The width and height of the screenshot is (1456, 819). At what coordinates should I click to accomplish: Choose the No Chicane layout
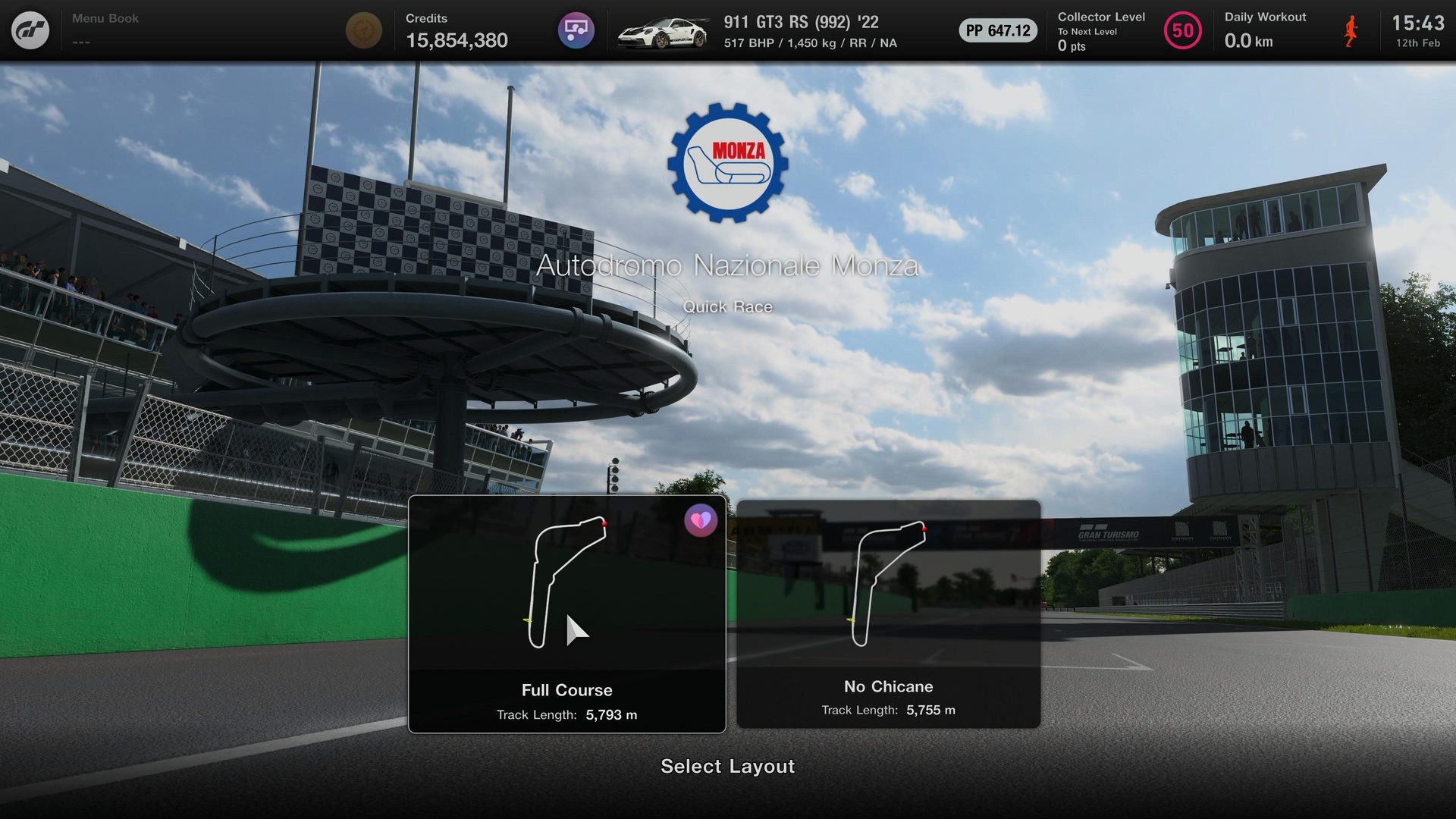click(888, 614)
